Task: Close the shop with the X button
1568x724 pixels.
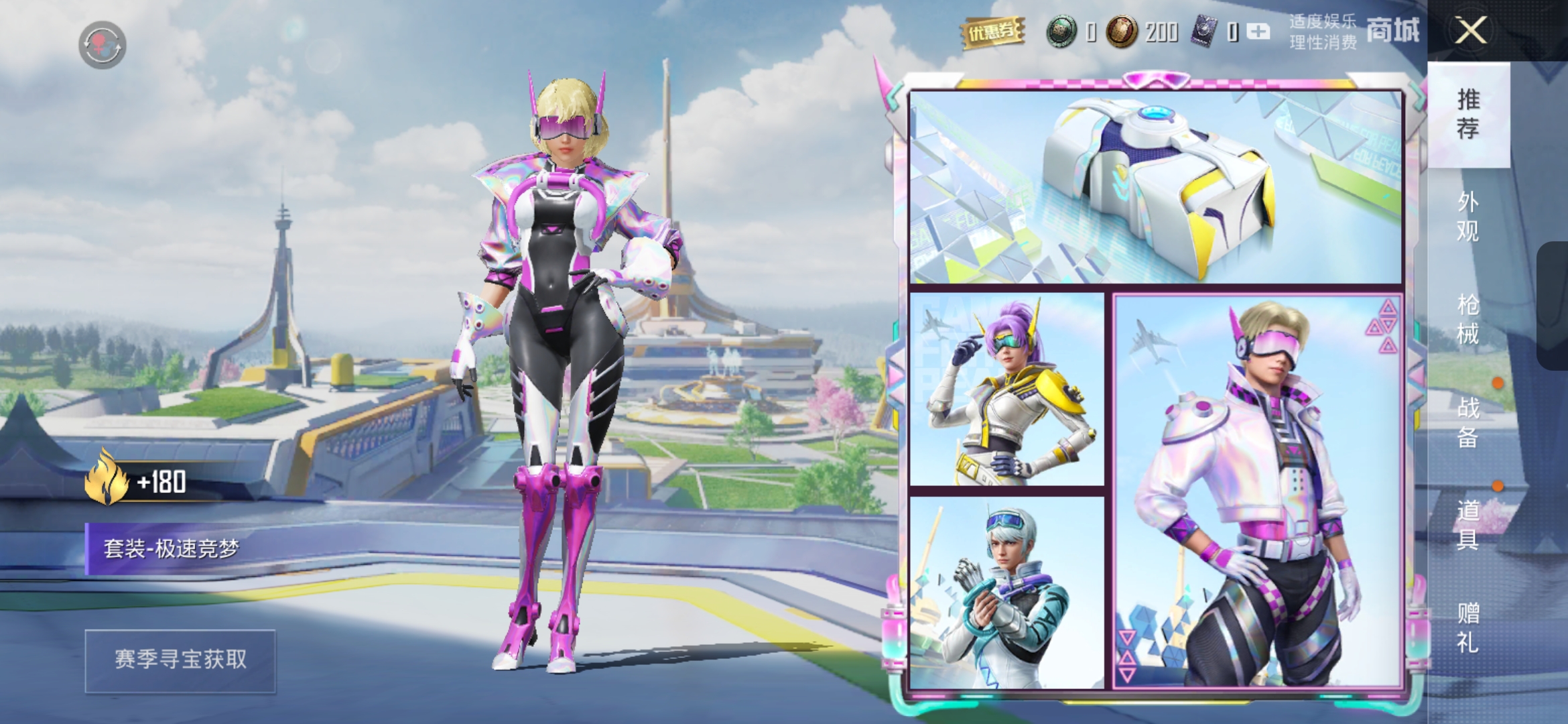Action: tap(1470, 31)
